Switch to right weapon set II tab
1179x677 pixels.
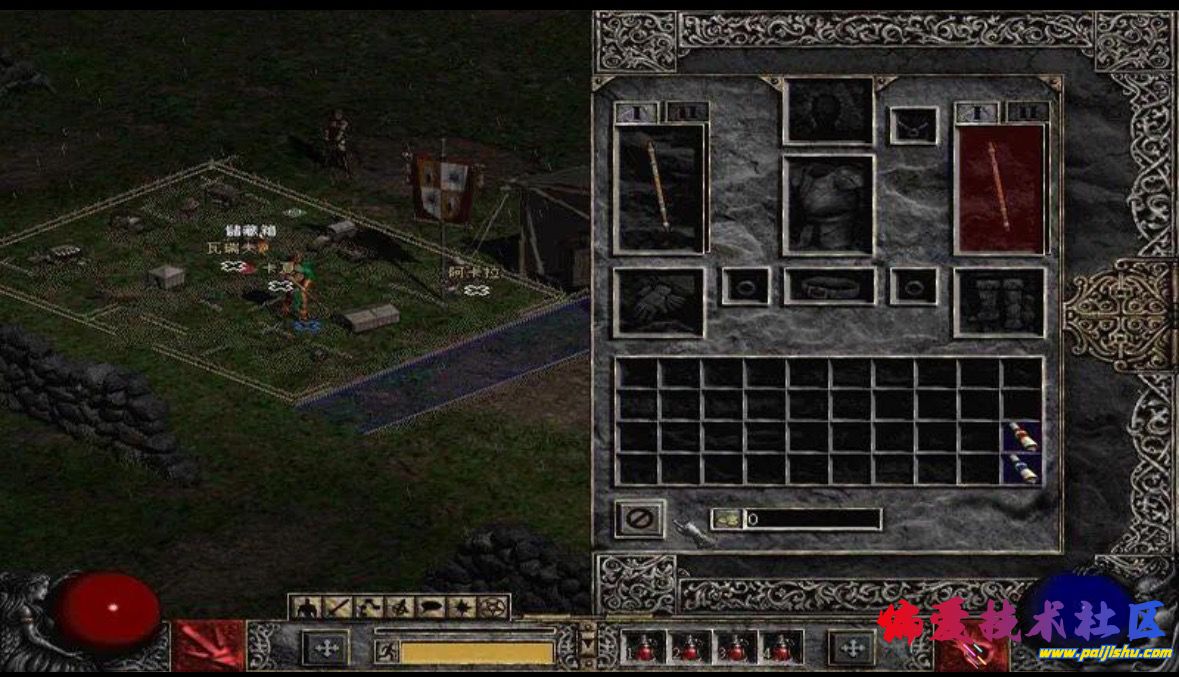click(1027, 113)
